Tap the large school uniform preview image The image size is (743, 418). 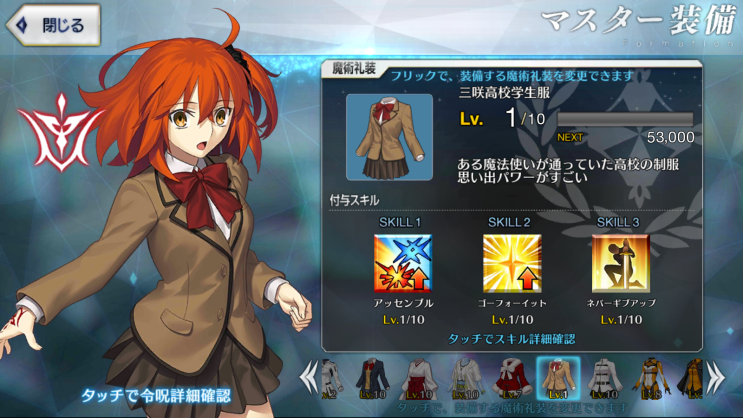click(389, 137)
